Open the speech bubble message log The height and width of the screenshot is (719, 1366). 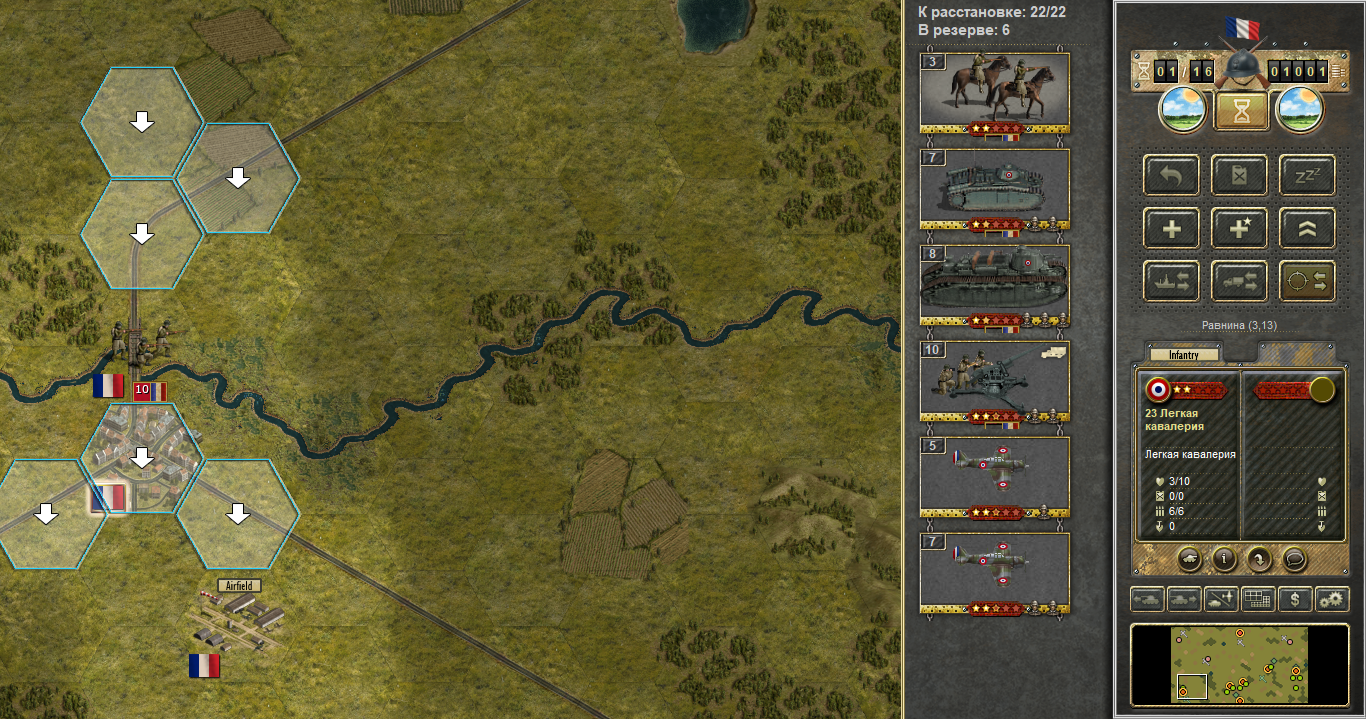1294,557
